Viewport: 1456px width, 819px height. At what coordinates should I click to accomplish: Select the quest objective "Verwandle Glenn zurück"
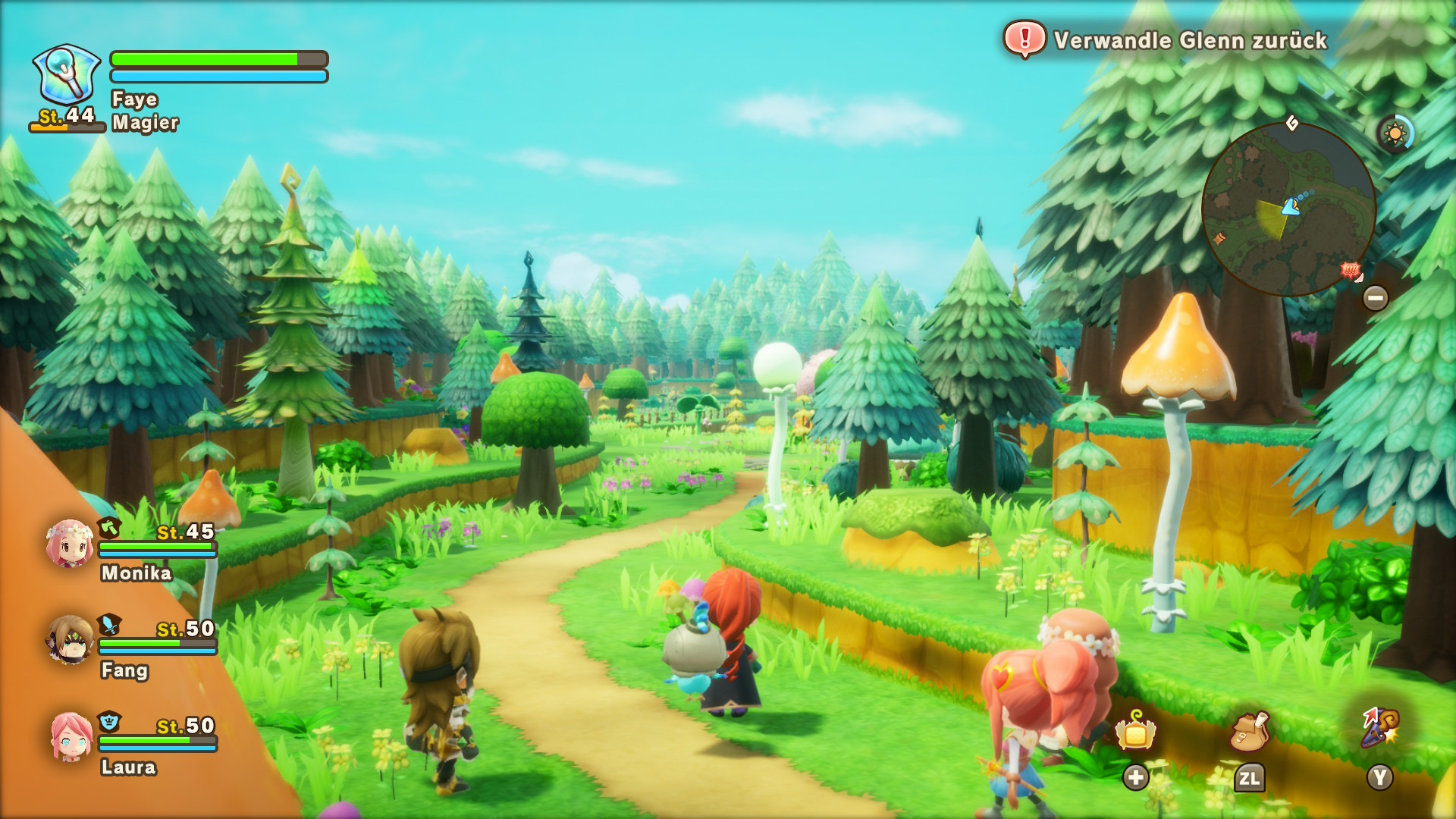1189,40
